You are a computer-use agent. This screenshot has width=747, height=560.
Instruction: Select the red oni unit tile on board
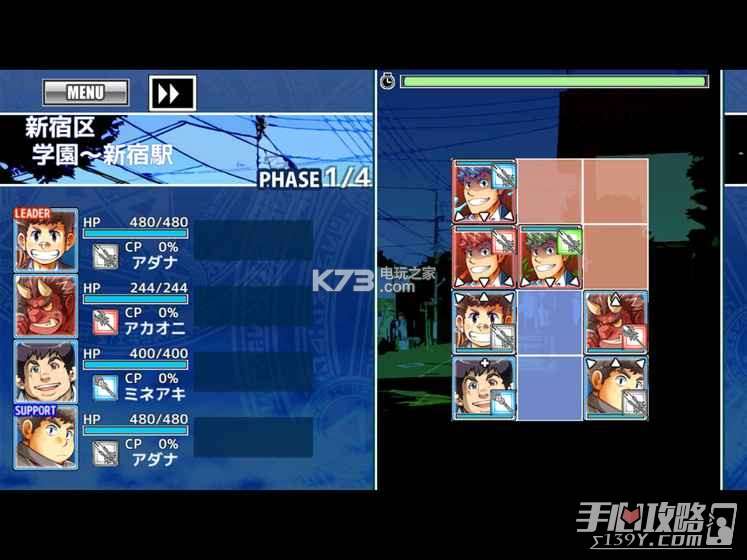615,322
